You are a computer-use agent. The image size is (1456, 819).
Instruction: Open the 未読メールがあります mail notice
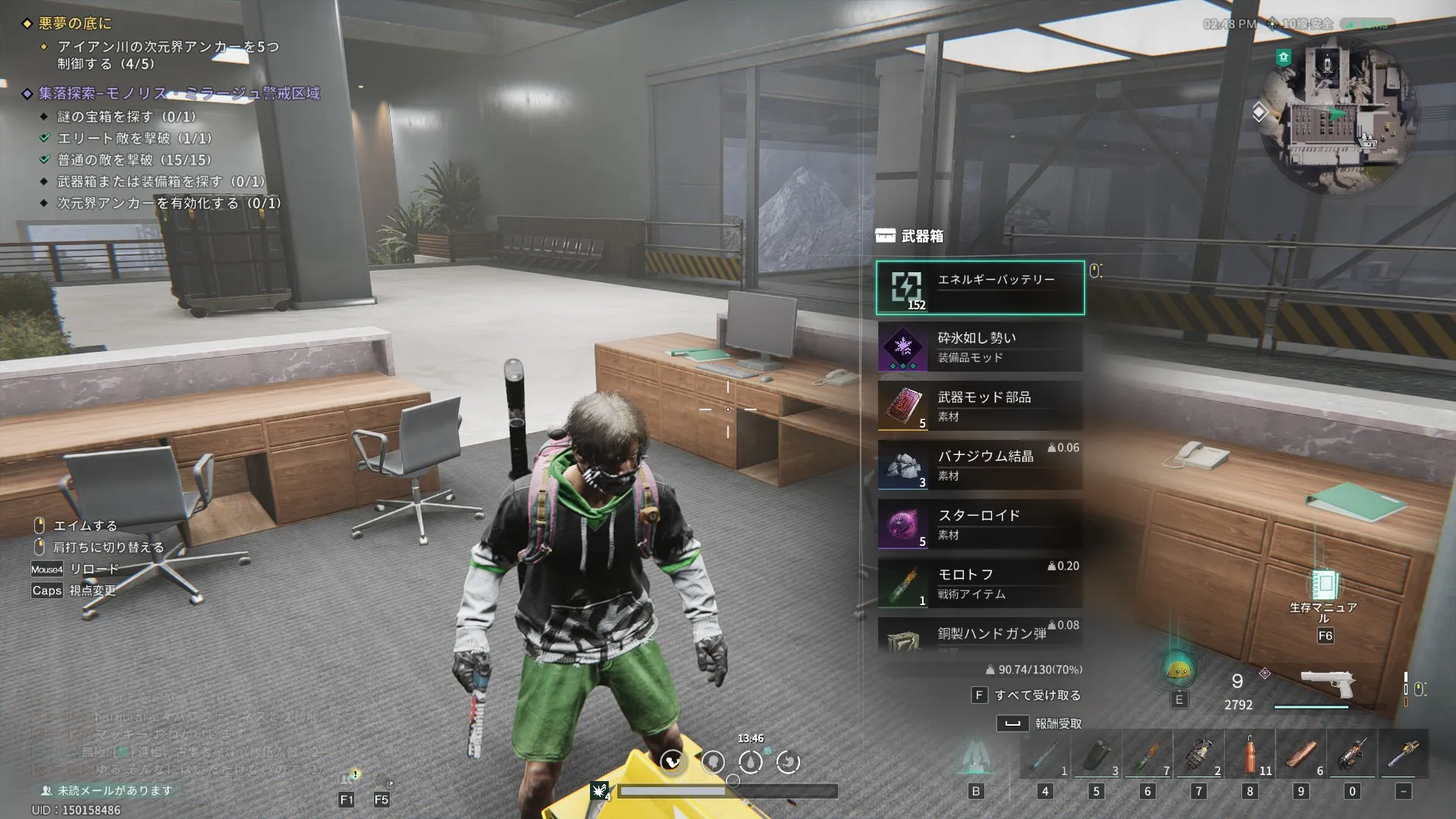(x=114, y=790)
